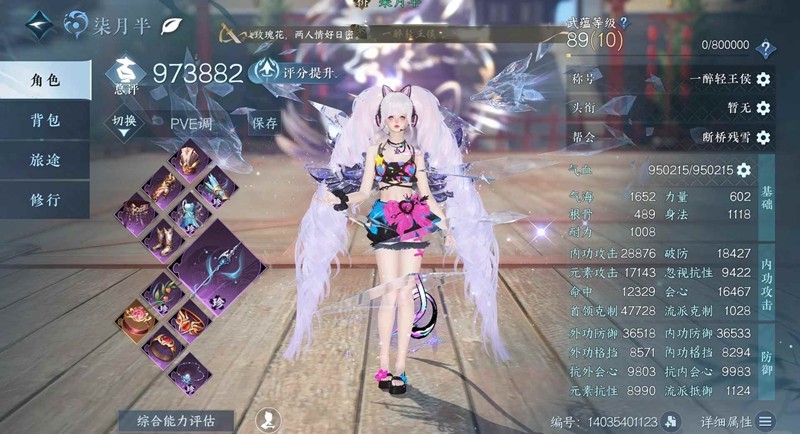Select the 旅途 journey tab
800x434 pixels.
click(x=45, y=159)
